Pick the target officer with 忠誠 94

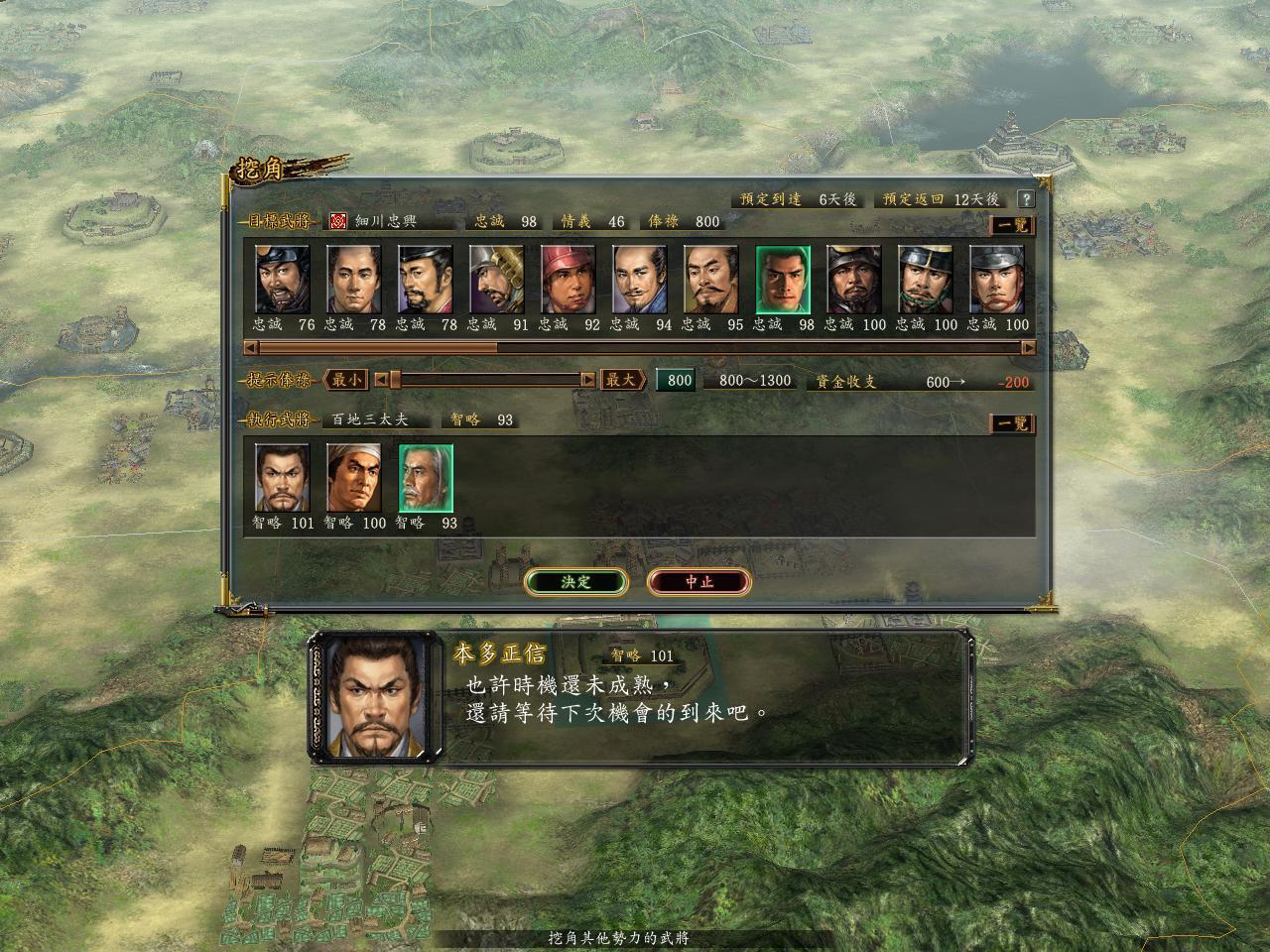click(640, 281)
